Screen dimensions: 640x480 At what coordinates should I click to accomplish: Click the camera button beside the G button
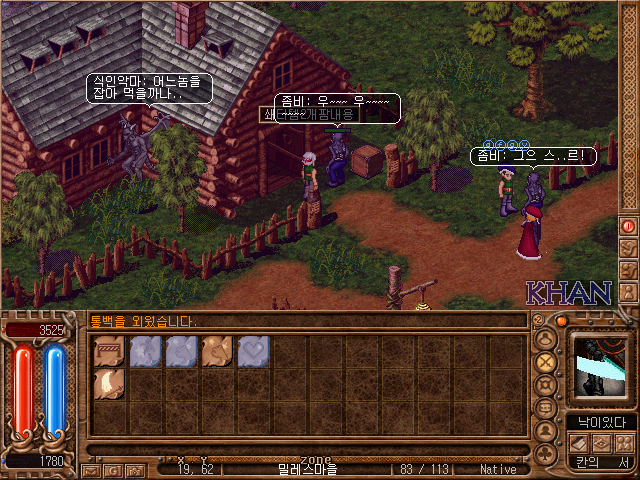point(135,469)
